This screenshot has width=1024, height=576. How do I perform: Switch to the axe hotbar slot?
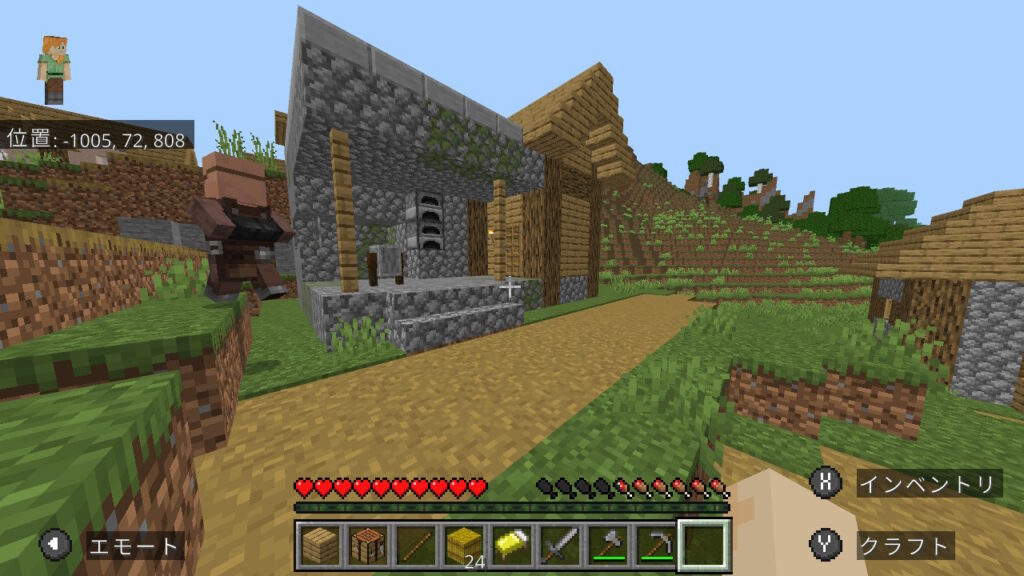pos(608,546)
